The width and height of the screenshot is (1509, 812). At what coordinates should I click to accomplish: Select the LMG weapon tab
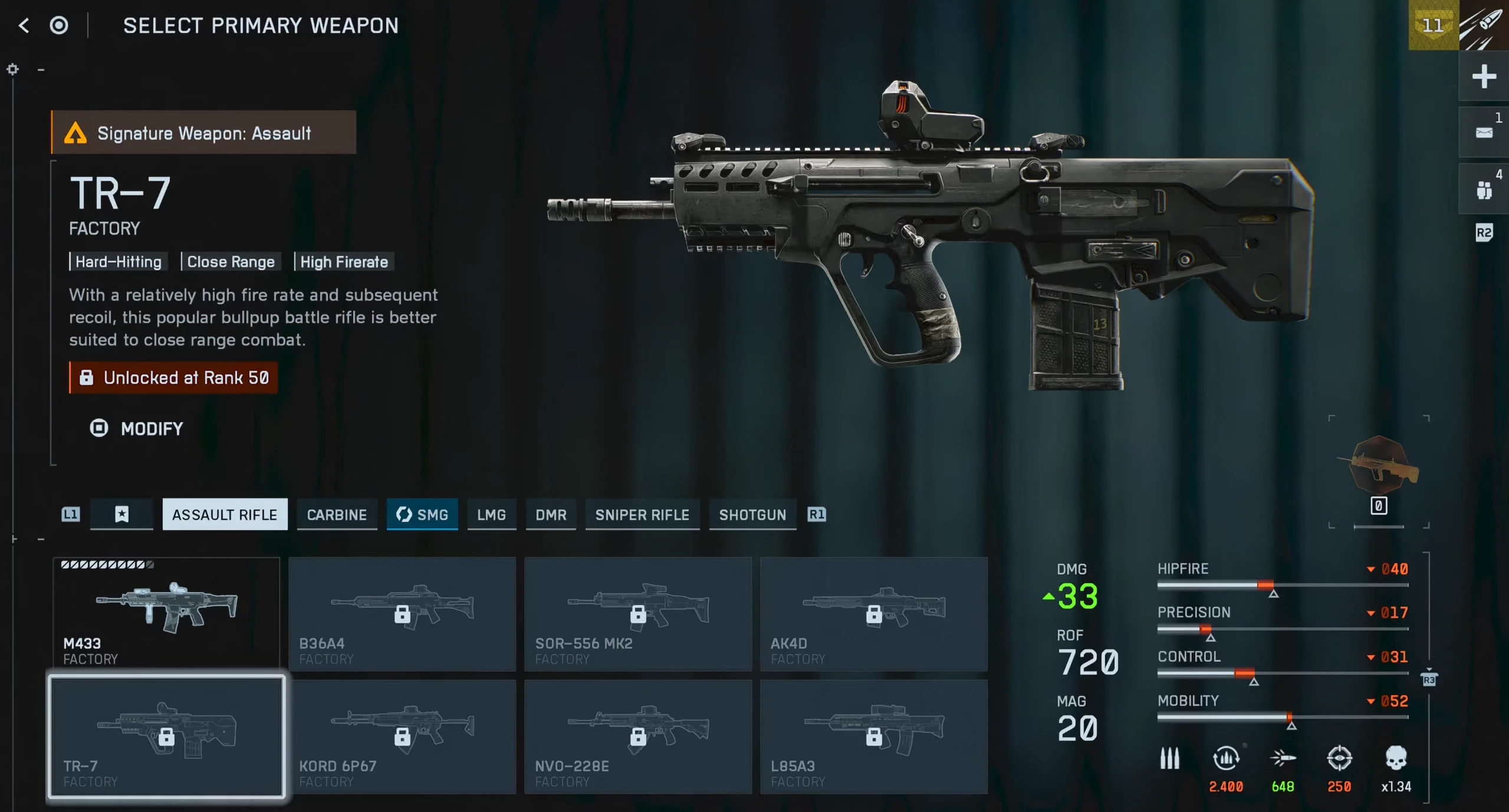[491, 515]
